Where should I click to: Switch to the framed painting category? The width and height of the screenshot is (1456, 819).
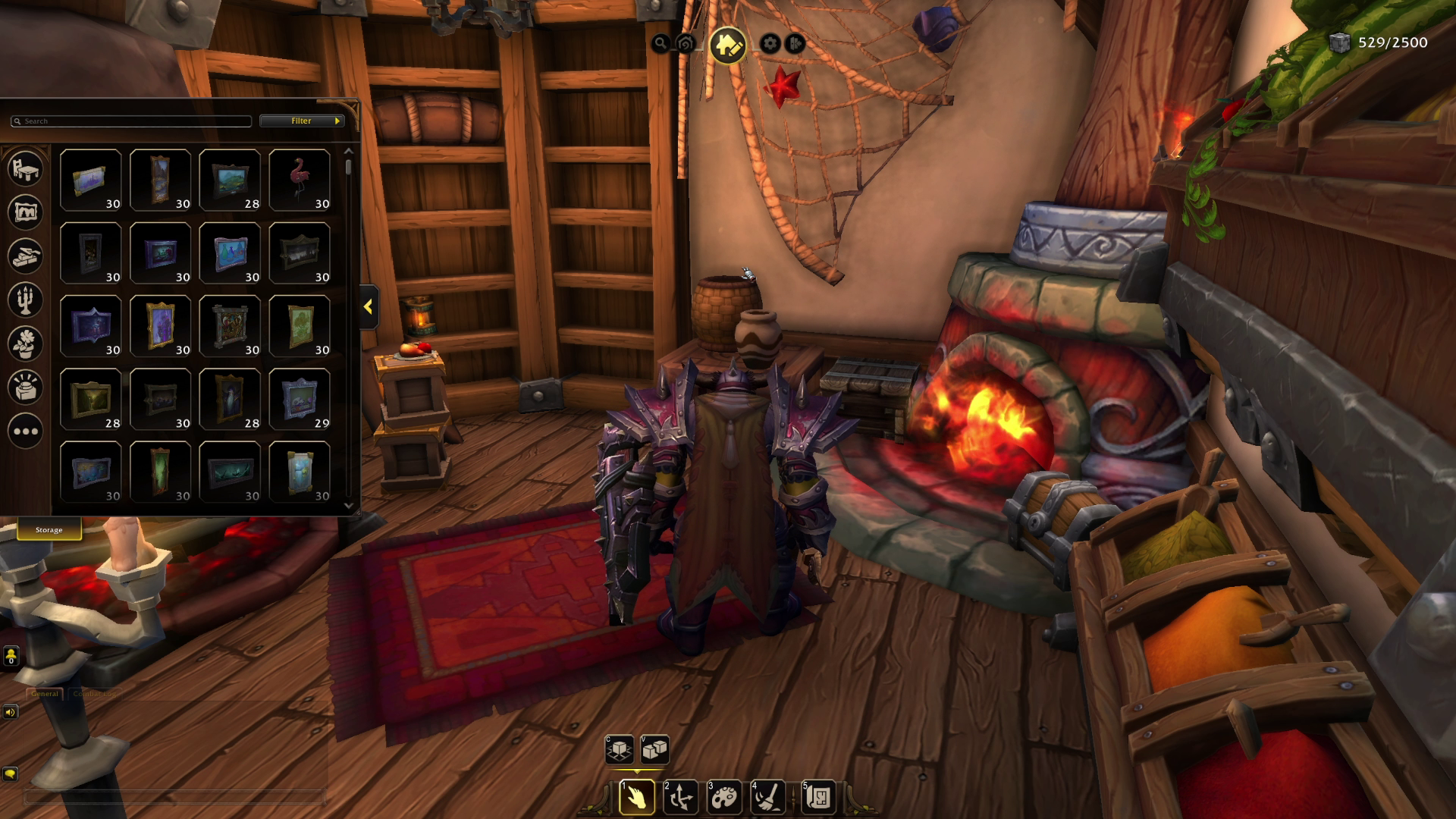pos(25,212)
